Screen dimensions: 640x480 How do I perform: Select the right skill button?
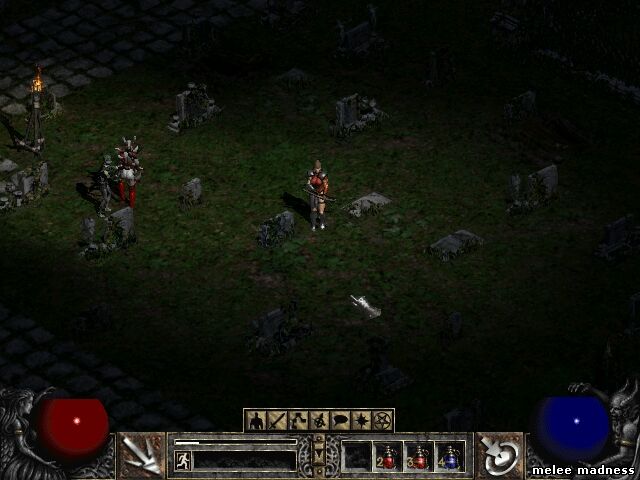[x=499, y=456]
